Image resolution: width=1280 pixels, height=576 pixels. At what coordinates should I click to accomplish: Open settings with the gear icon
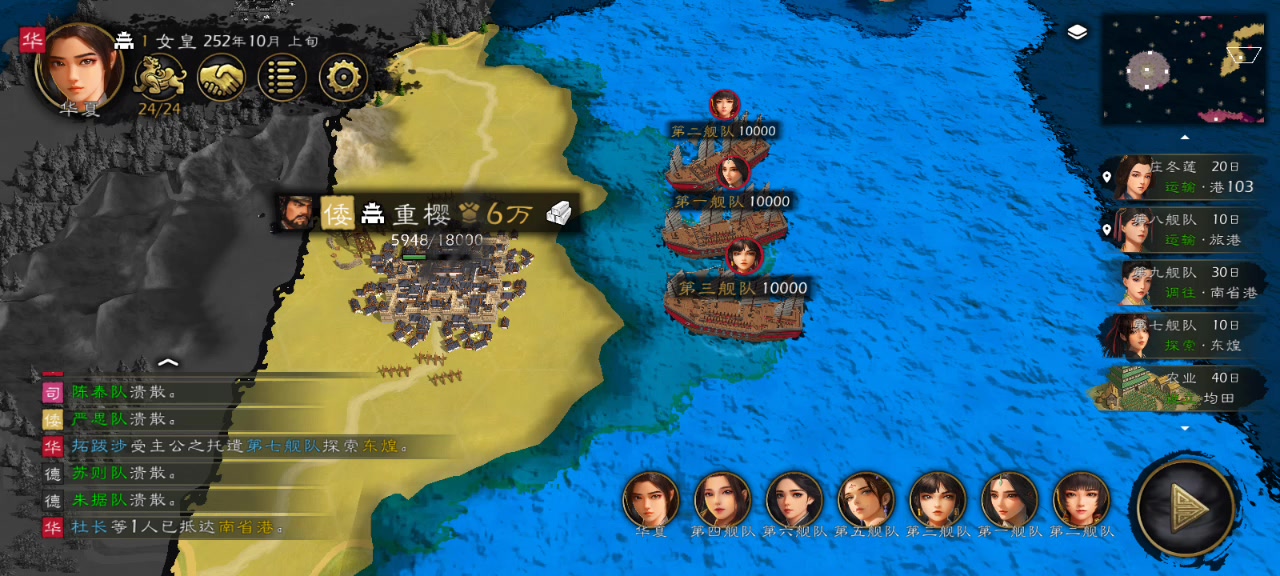pos(343,77)
